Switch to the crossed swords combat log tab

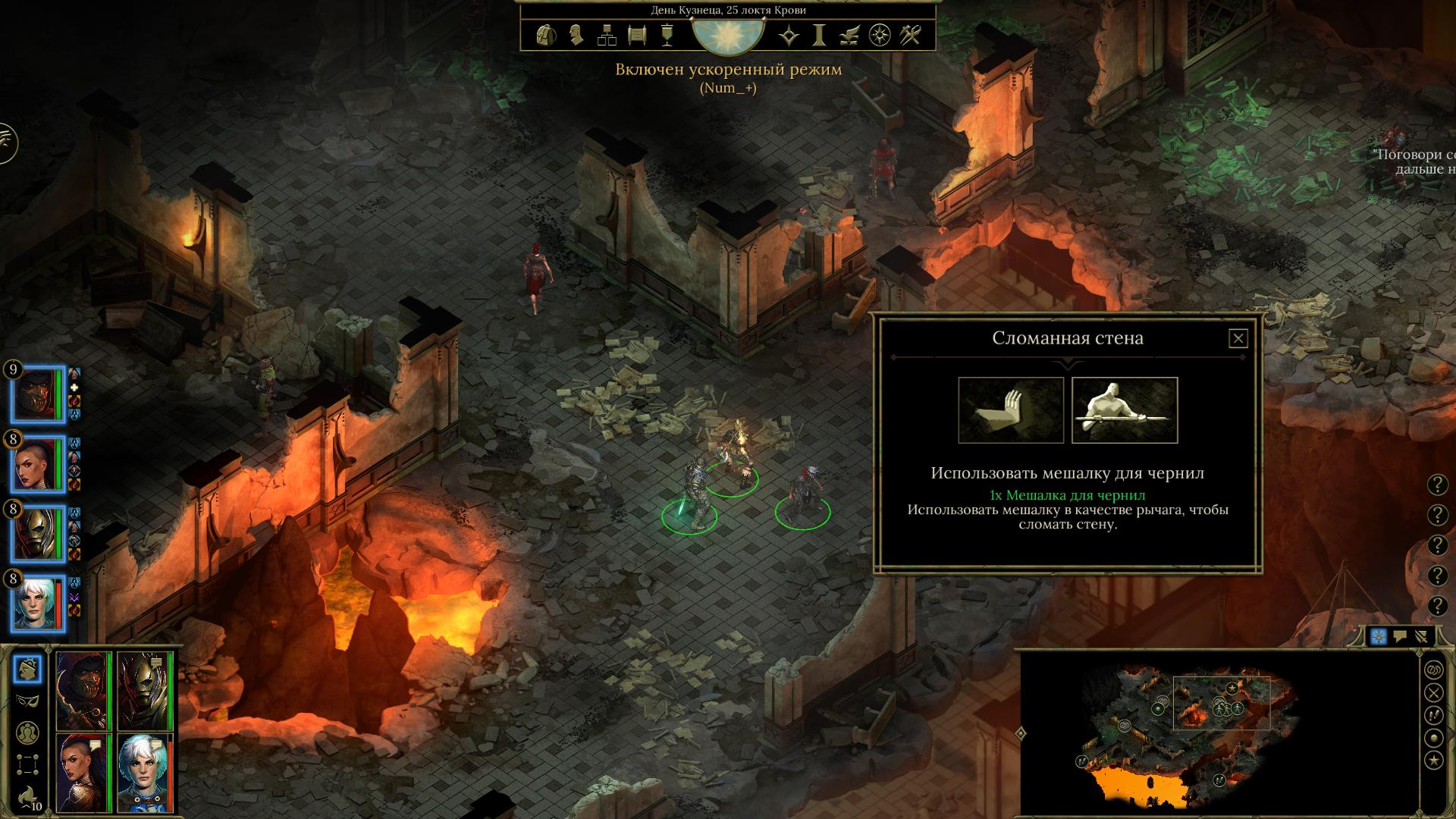pos(1422,637)
